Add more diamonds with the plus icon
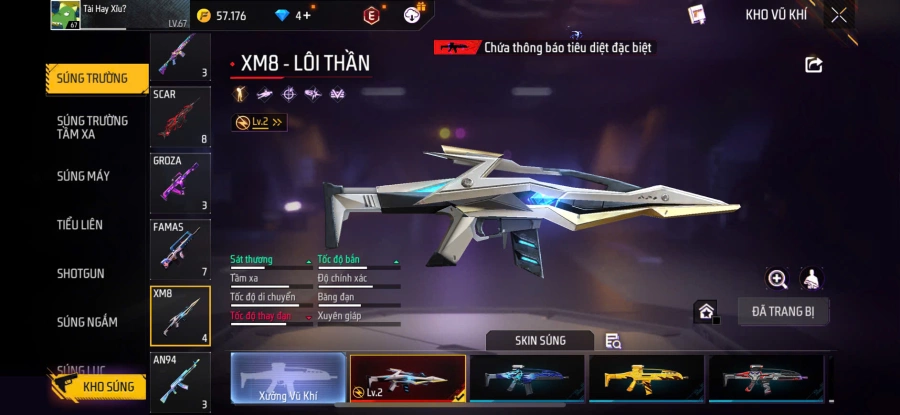This screenshot has height=415, width=900. point(306,15)
